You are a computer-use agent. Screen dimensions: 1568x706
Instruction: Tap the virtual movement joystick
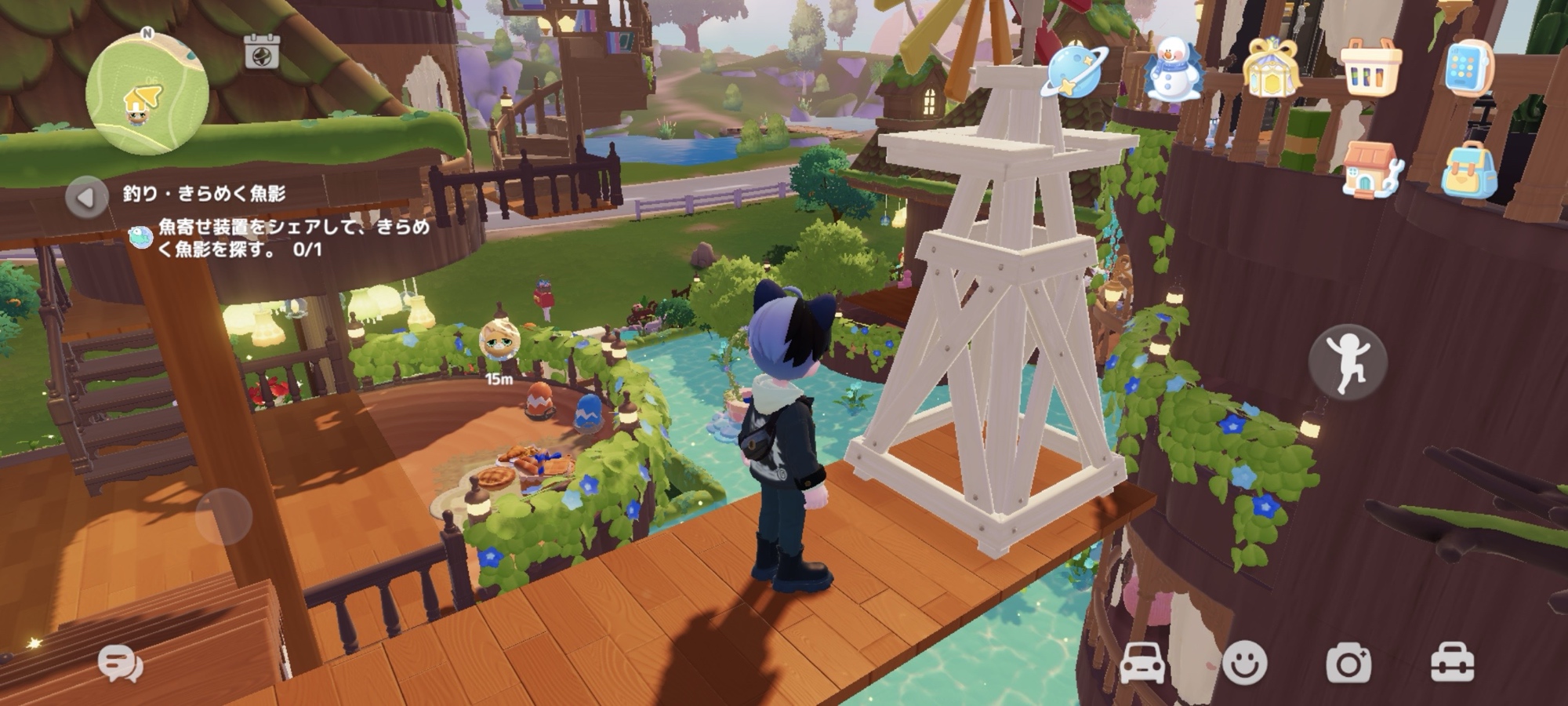(x=223, y=516)
